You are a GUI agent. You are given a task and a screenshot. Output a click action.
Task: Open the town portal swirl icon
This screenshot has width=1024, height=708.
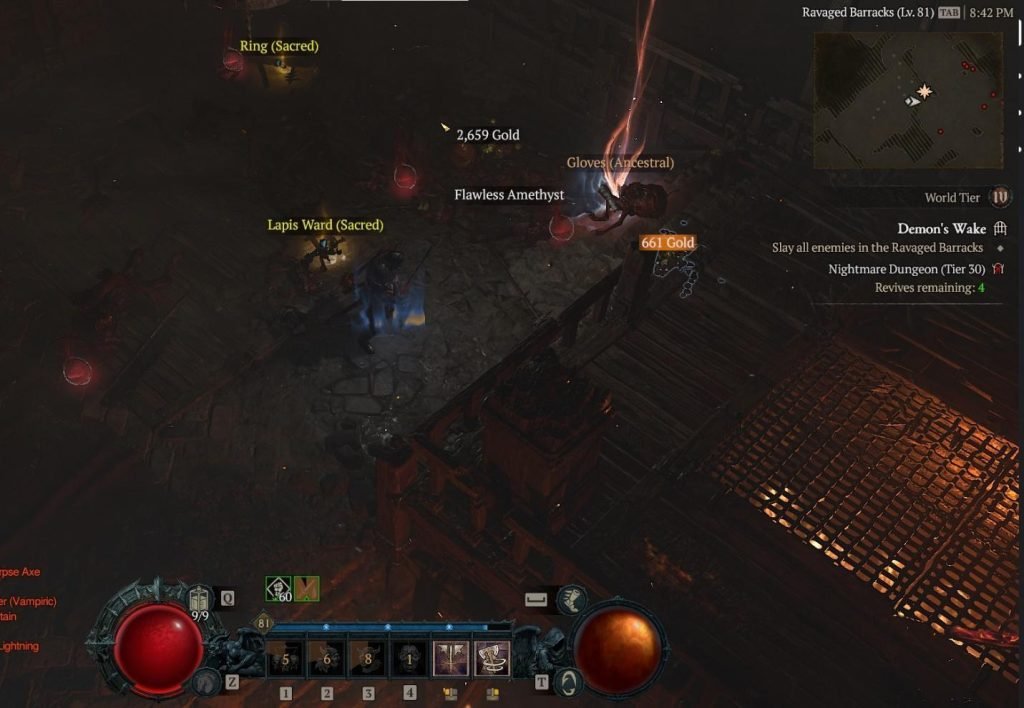(570, 681)
